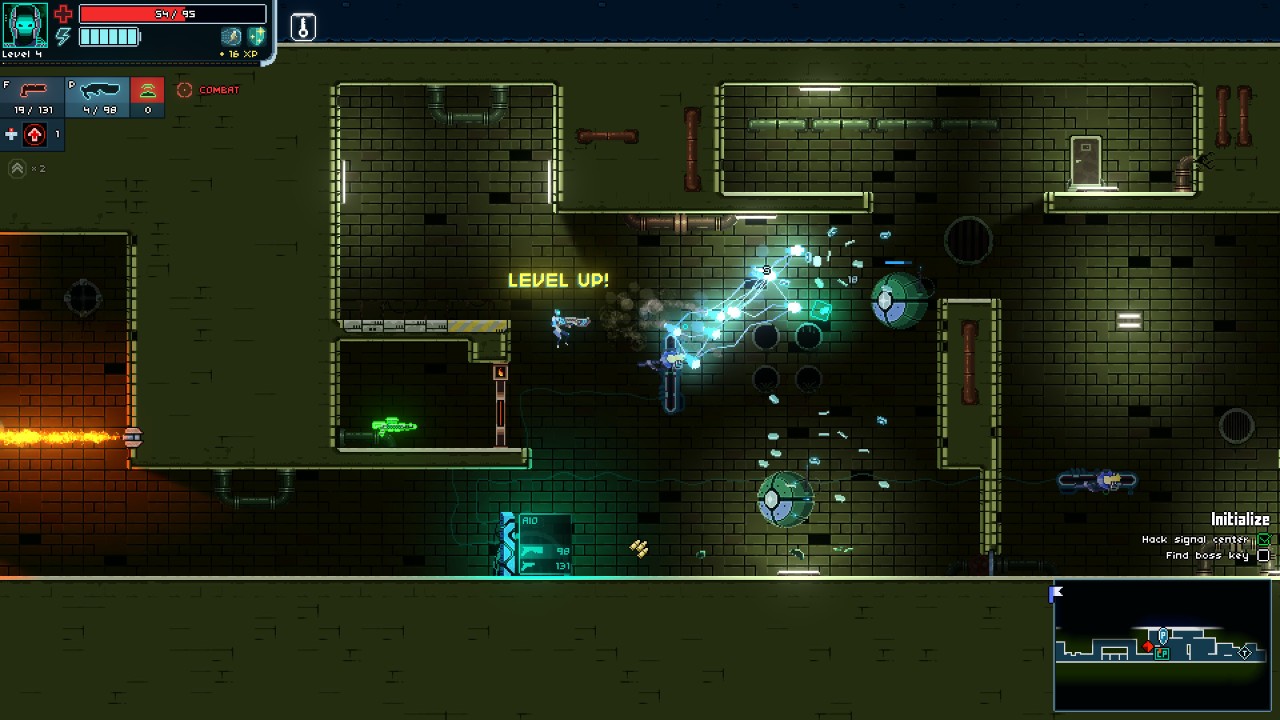This screenshot has height=720, width=1280.
Task: Click the blue flag on the minimap
Action: tap(1057, 593)
